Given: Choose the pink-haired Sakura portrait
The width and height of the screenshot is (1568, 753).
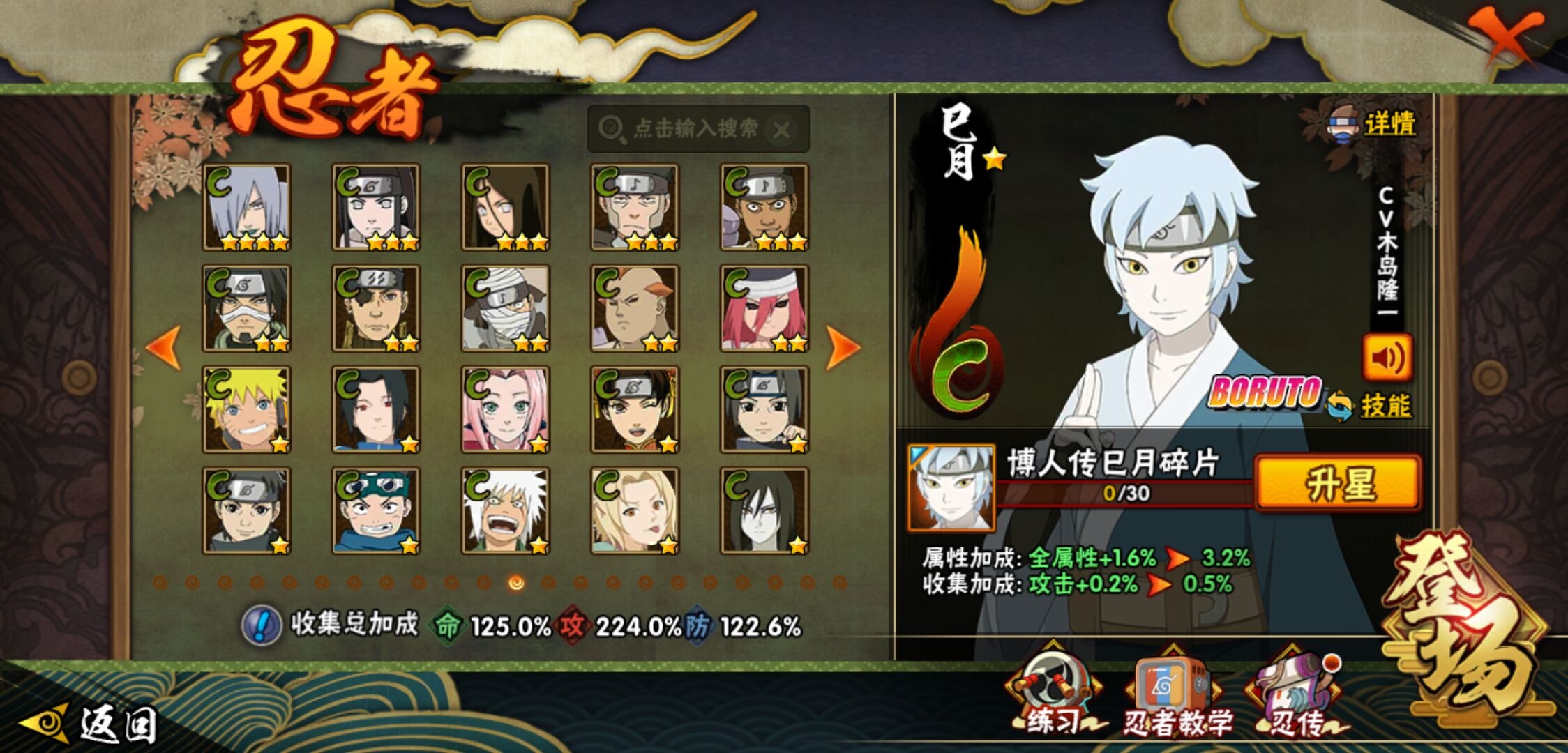Looking at the screenshot, I should click(505, 410).
